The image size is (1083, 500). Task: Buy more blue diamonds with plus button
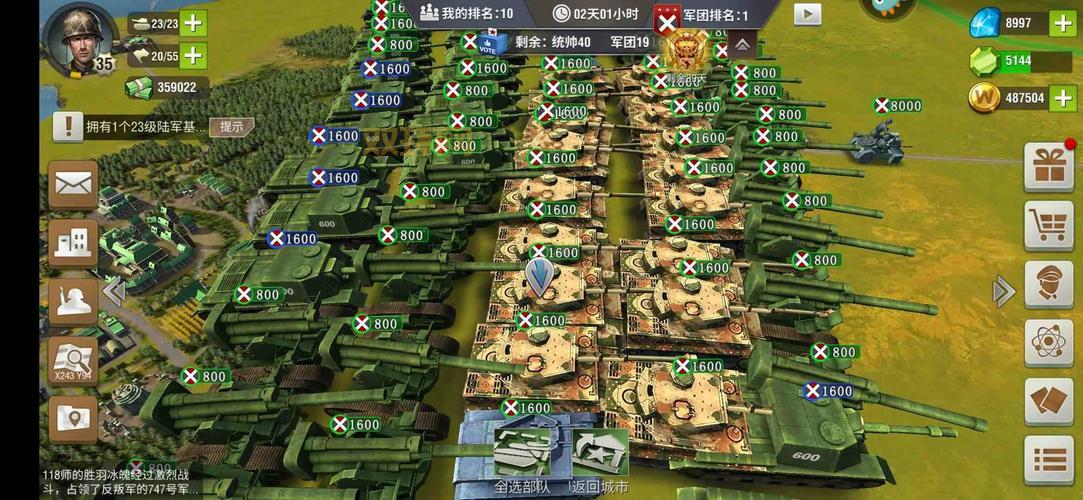[1062, 23]
